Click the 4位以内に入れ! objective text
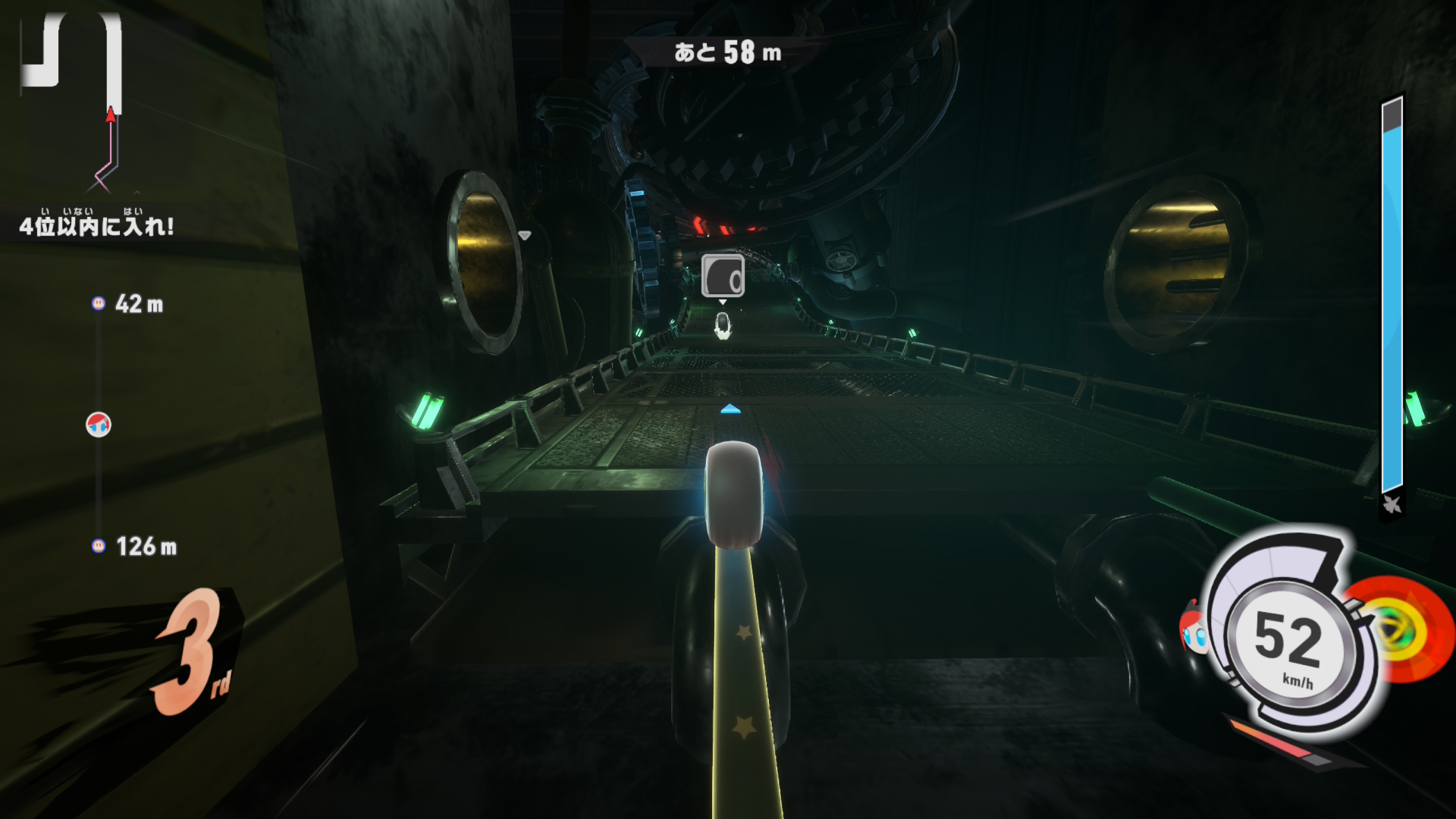 (x=96, y=225)
